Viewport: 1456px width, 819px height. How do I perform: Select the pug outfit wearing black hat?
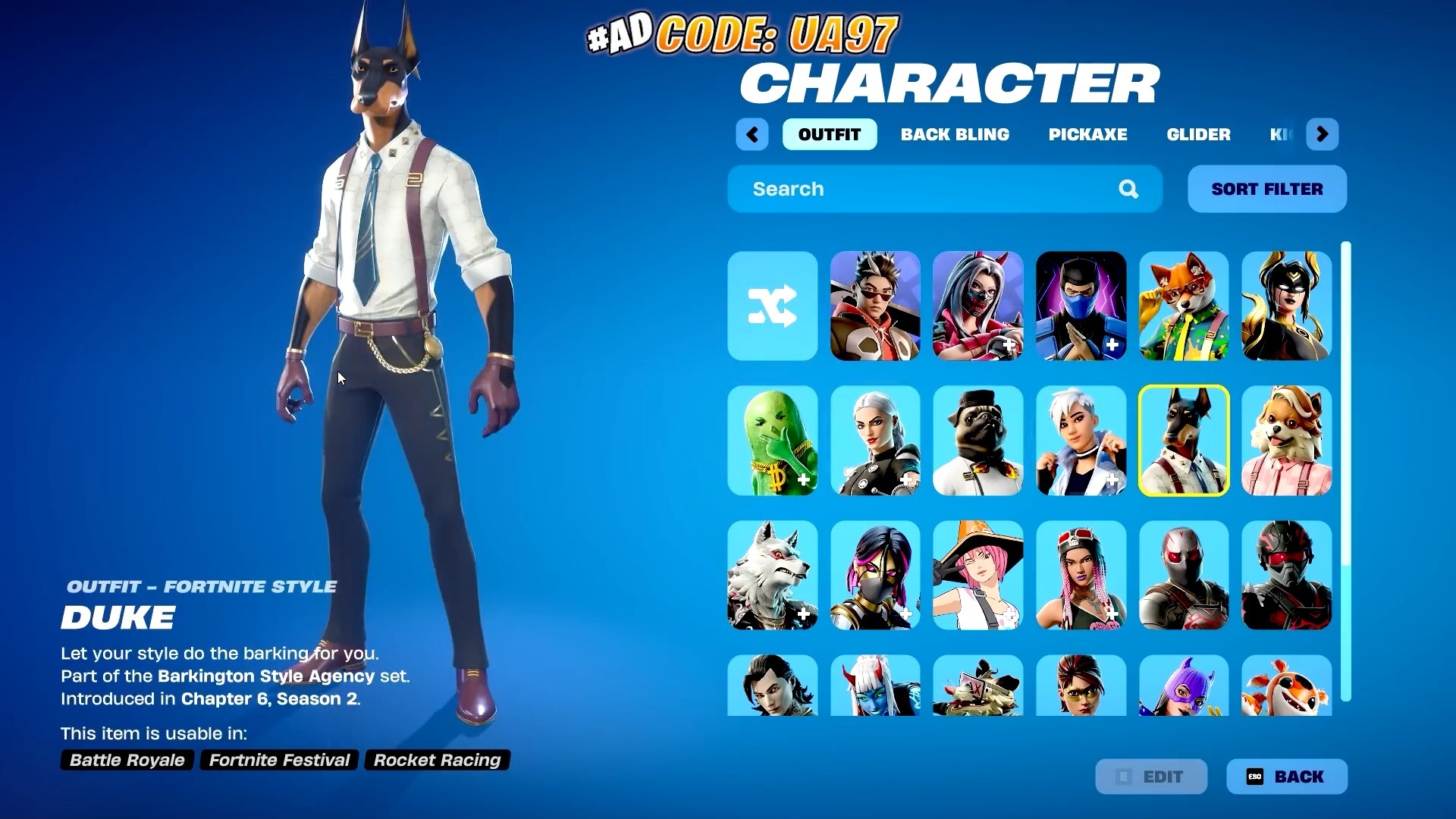[x=977, y=441]
